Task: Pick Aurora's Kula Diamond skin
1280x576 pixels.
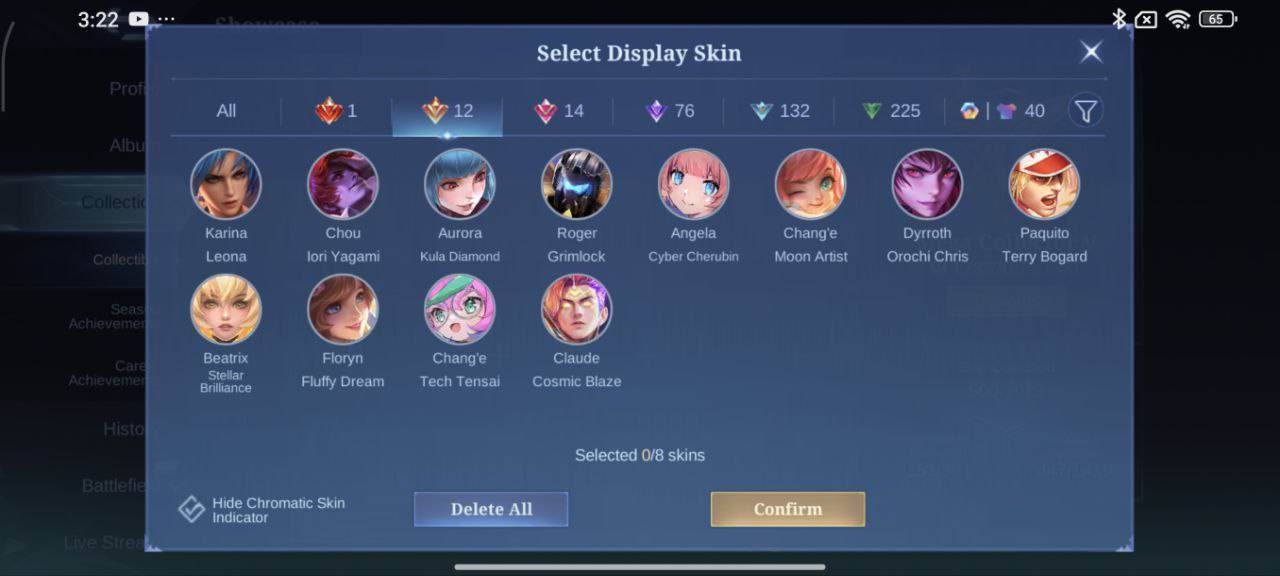Action: coord(460,184)
